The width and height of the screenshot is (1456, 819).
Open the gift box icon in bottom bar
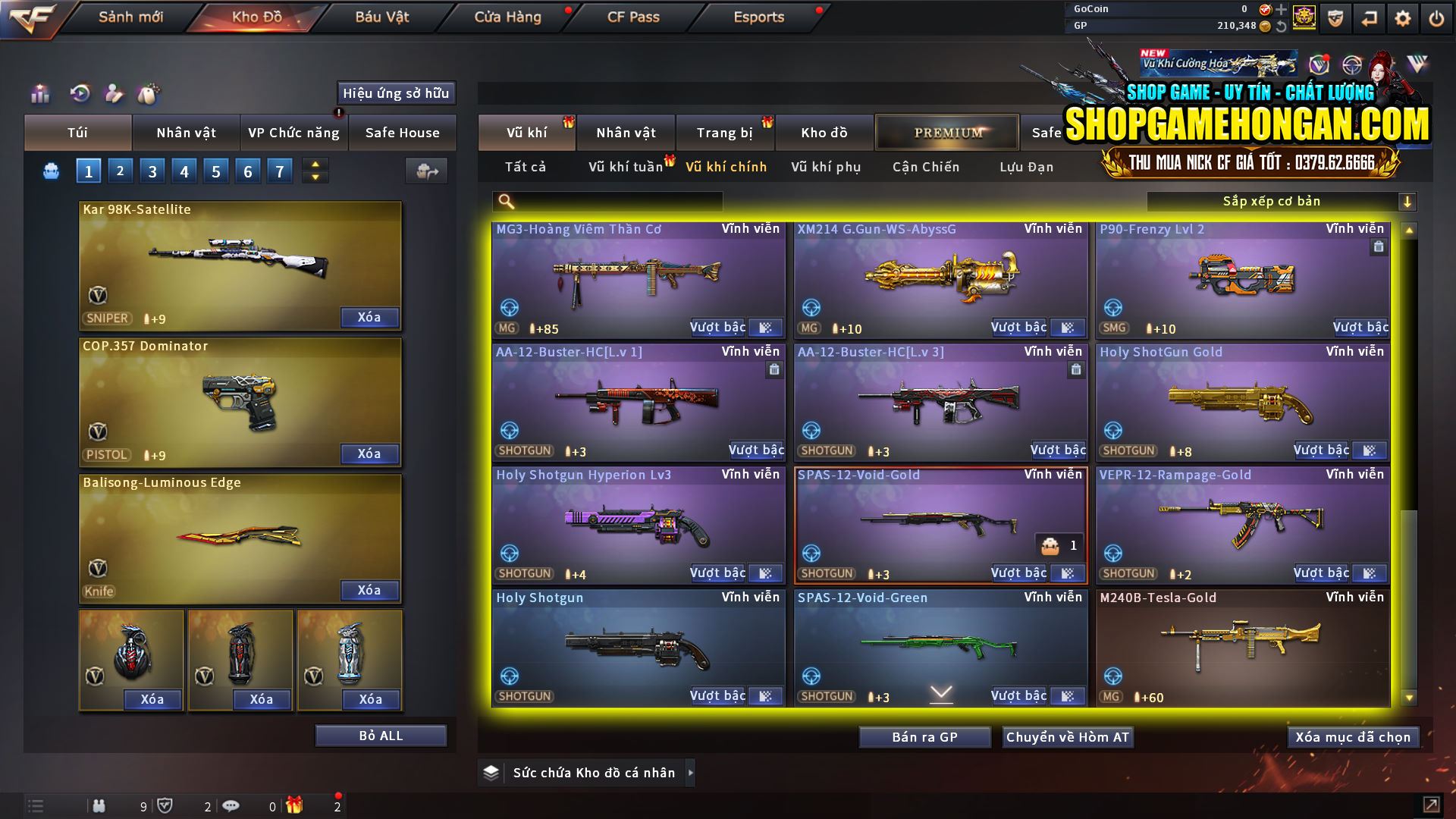click(295, 805)
